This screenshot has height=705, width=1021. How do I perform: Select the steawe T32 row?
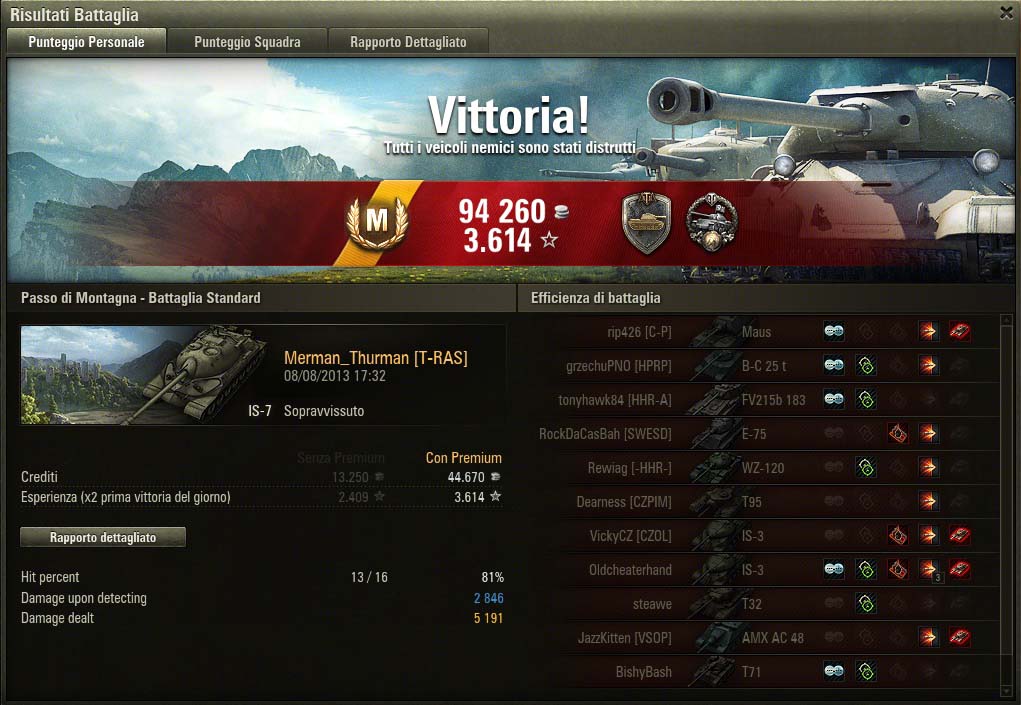tap(760, 604)
